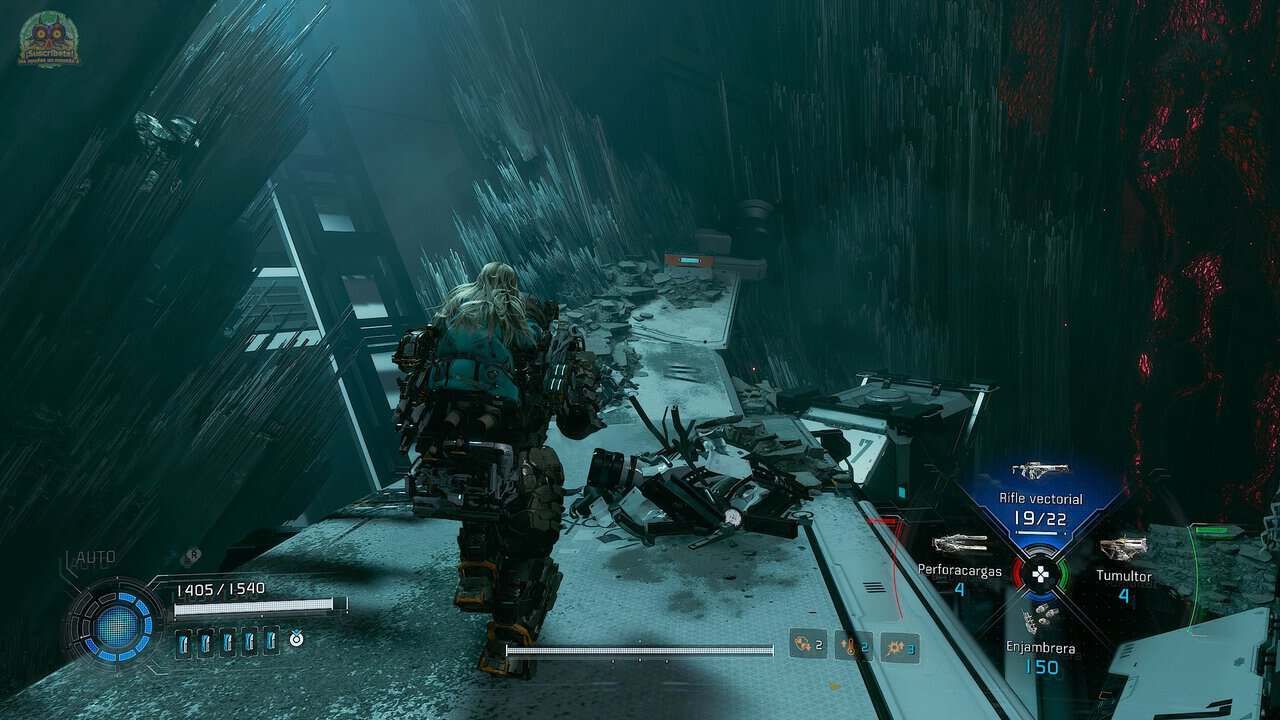Viewport: 1280px width, 720px height.
Task: Activate the explosion burst item with count 3
Action: tap(899, 647)
